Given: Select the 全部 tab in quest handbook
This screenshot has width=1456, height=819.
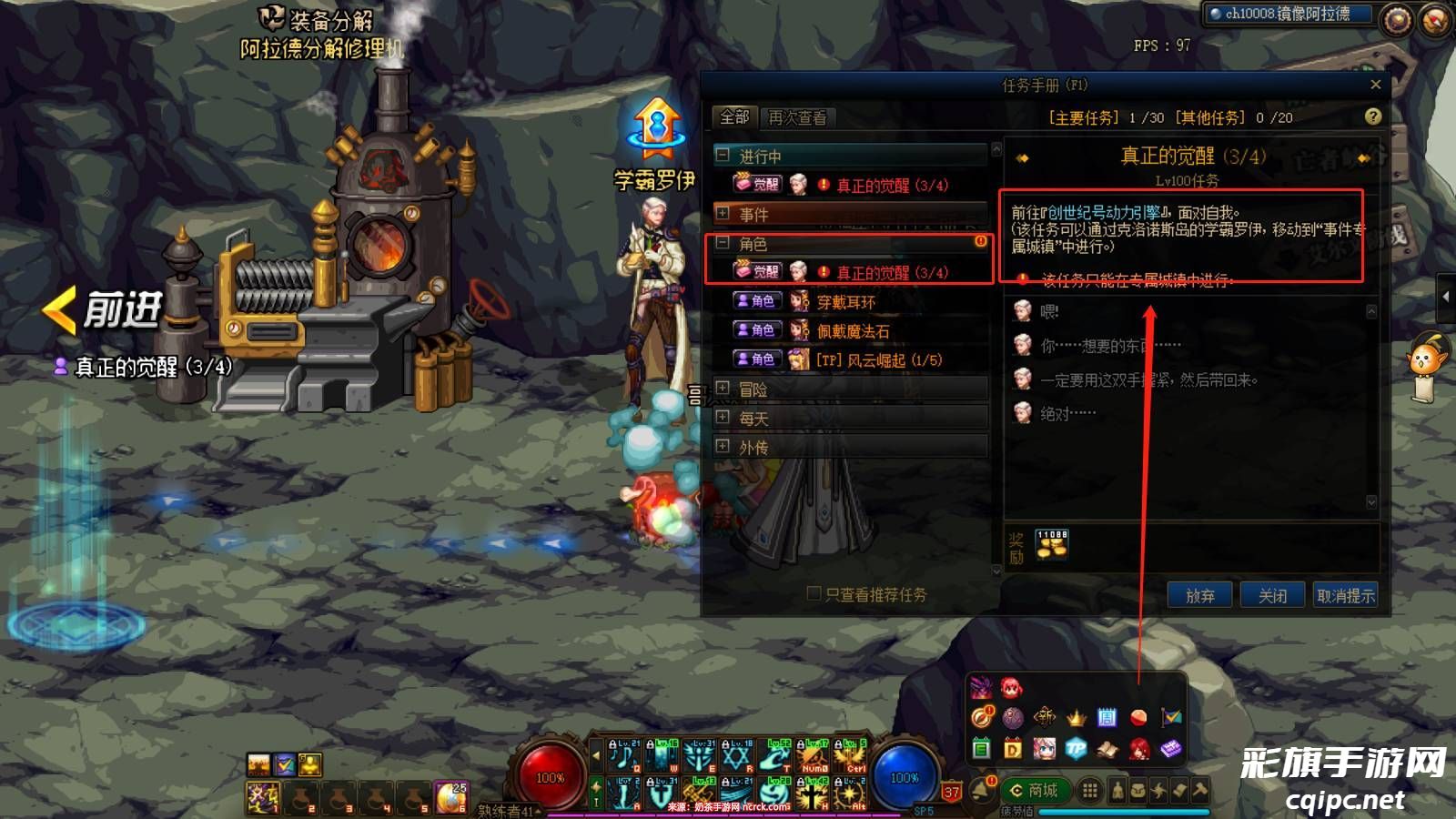Looking at the screenshot, I should click(x=733, y=117).
